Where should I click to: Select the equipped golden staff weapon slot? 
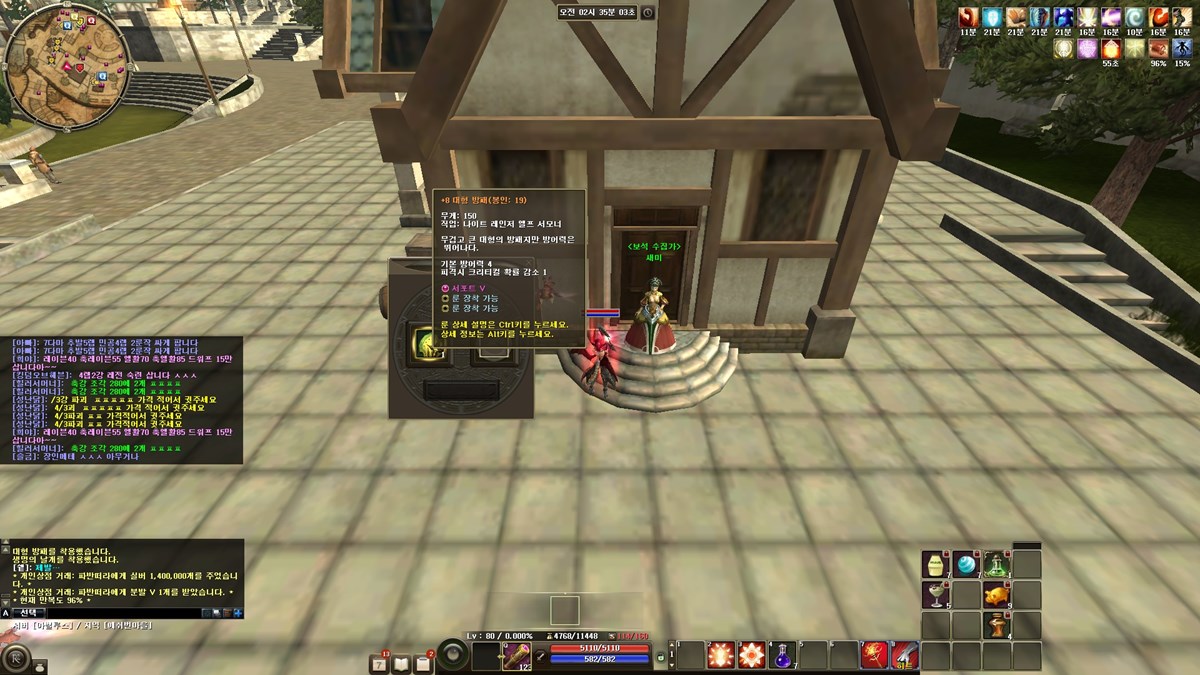click(516, 656)
